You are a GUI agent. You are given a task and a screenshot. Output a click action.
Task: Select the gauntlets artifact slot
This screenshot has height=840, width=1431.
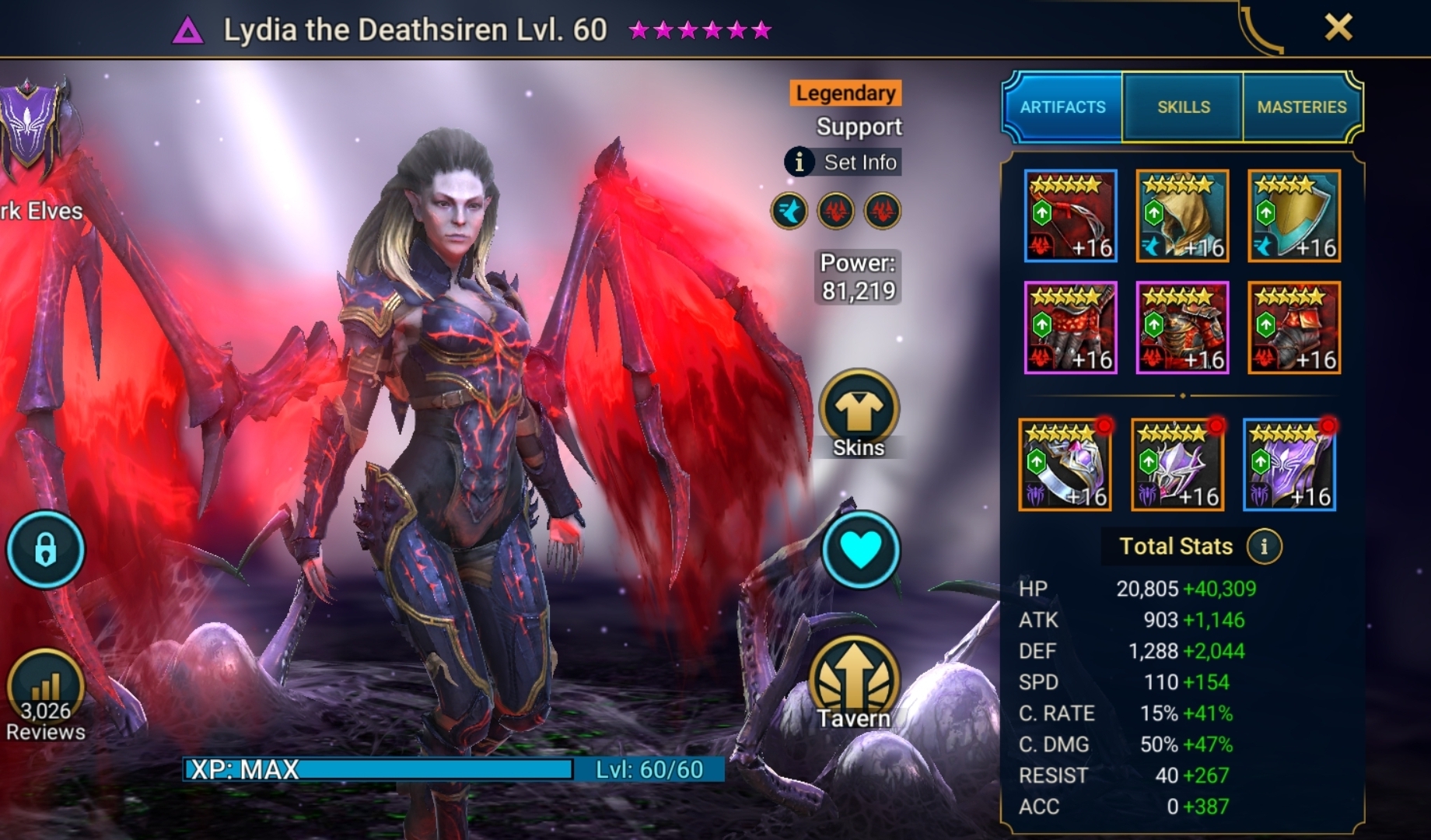click(x=1071, y=327)
